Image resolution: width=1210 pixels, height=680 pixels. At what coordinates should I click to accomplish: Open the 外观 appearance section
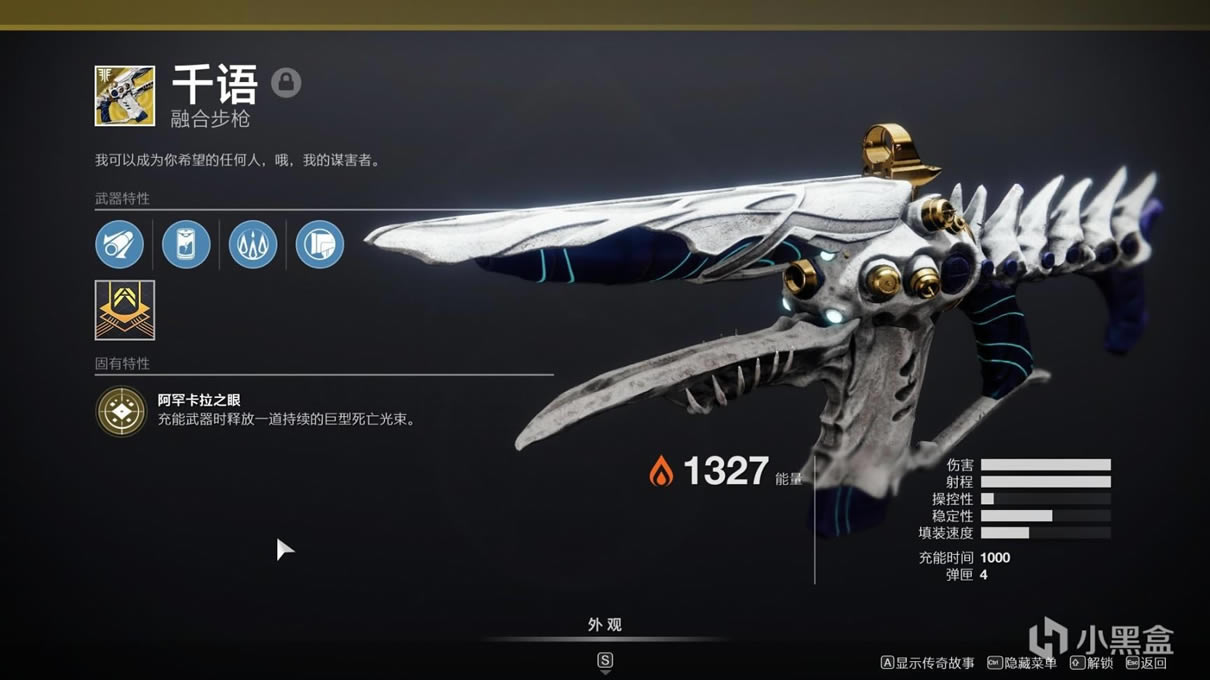605,625
